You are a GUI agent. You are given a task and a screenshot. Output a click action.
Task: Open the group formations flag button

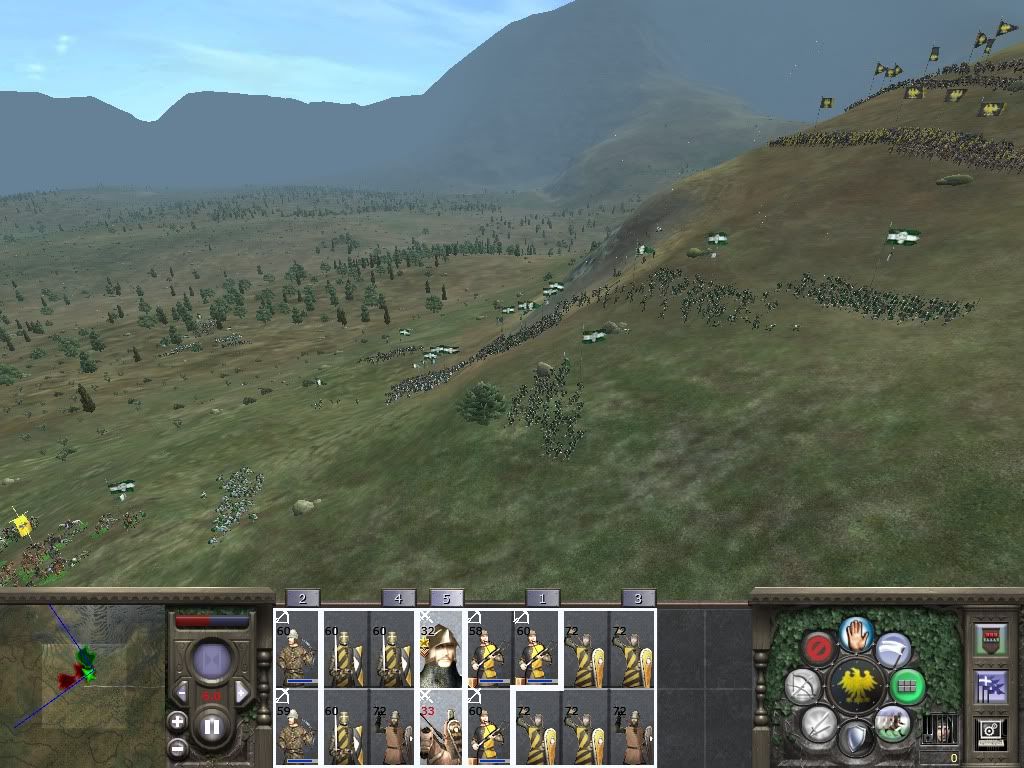click(991, 686)
